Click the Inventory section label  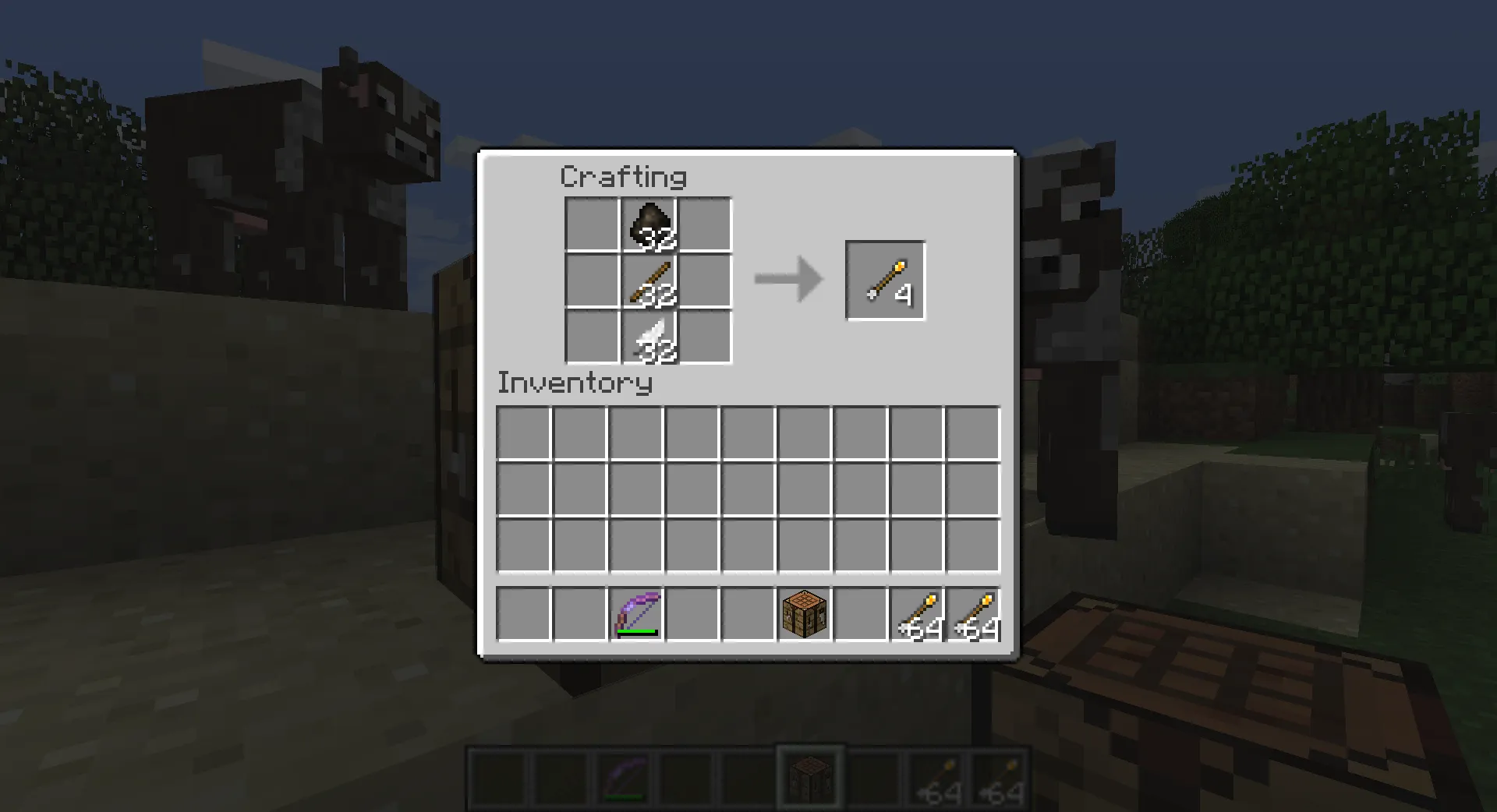(x=575, y=383)
